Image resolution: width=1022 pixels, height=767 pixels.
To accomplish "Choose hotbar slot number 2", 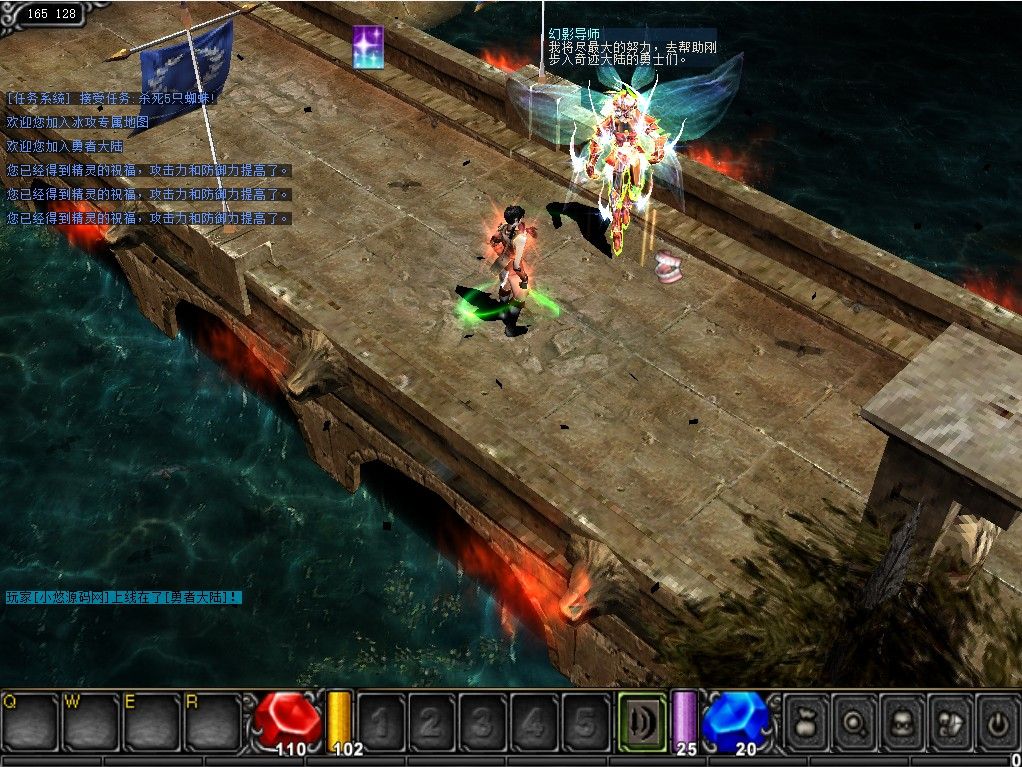I will (x=432, y=722).
